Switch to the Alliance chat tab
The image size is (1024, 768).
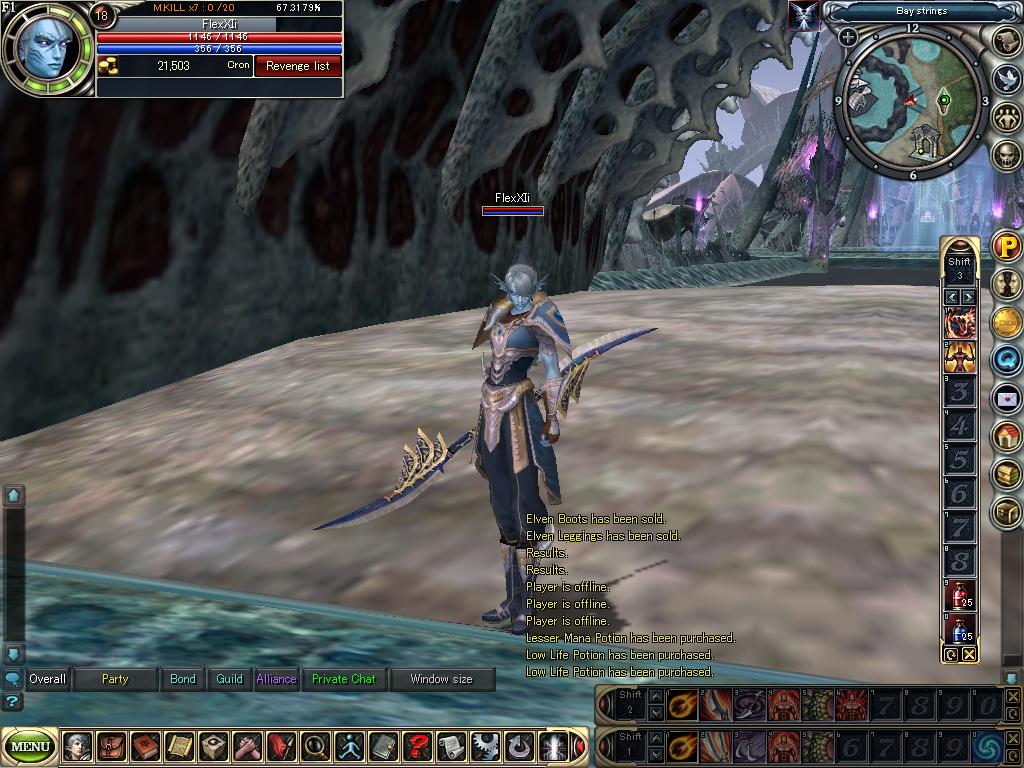click(276, 679)
